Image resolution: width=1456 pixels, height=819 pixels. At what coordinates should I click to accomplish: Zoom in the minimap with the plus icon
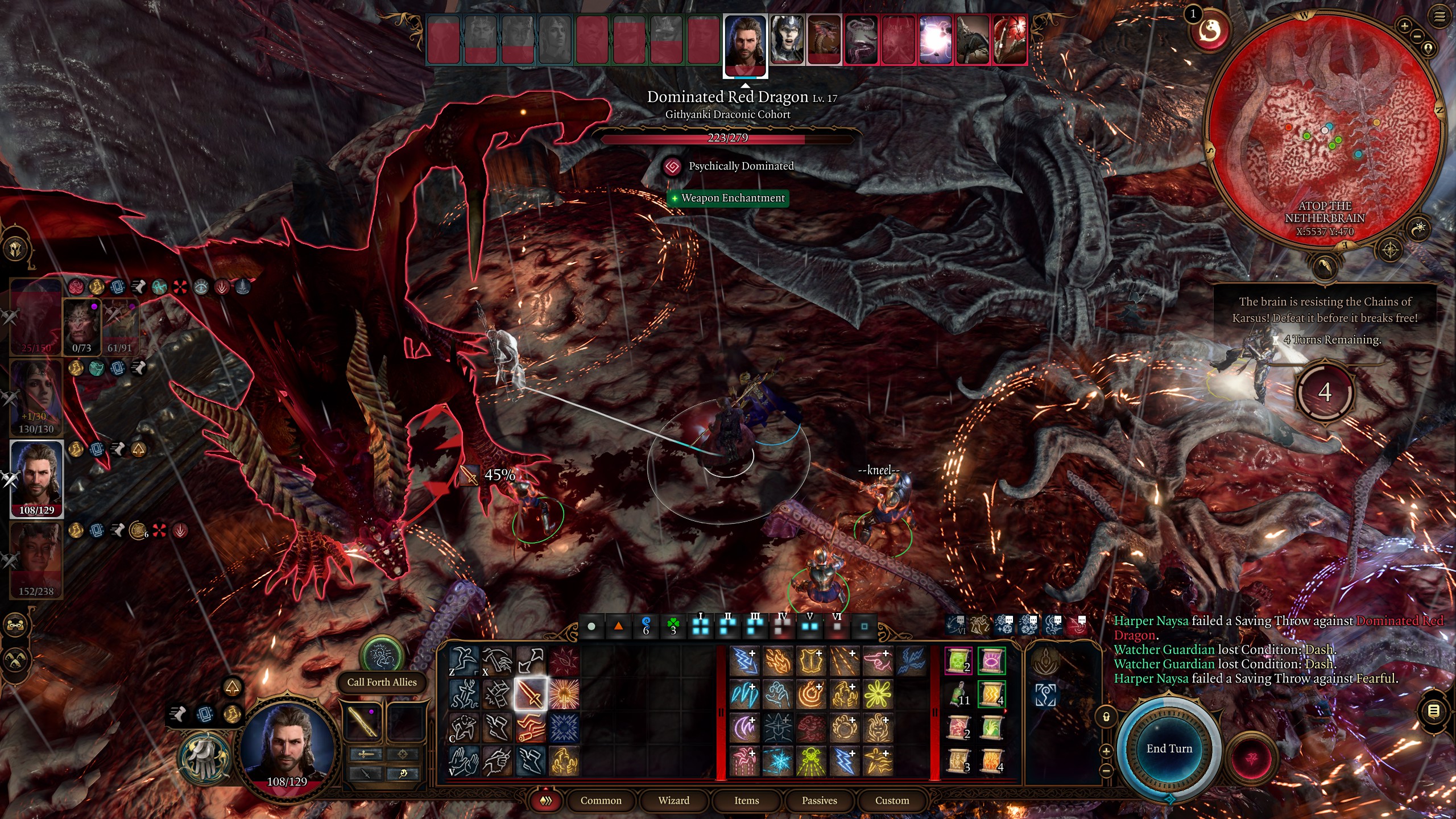tap(1405, 26)
